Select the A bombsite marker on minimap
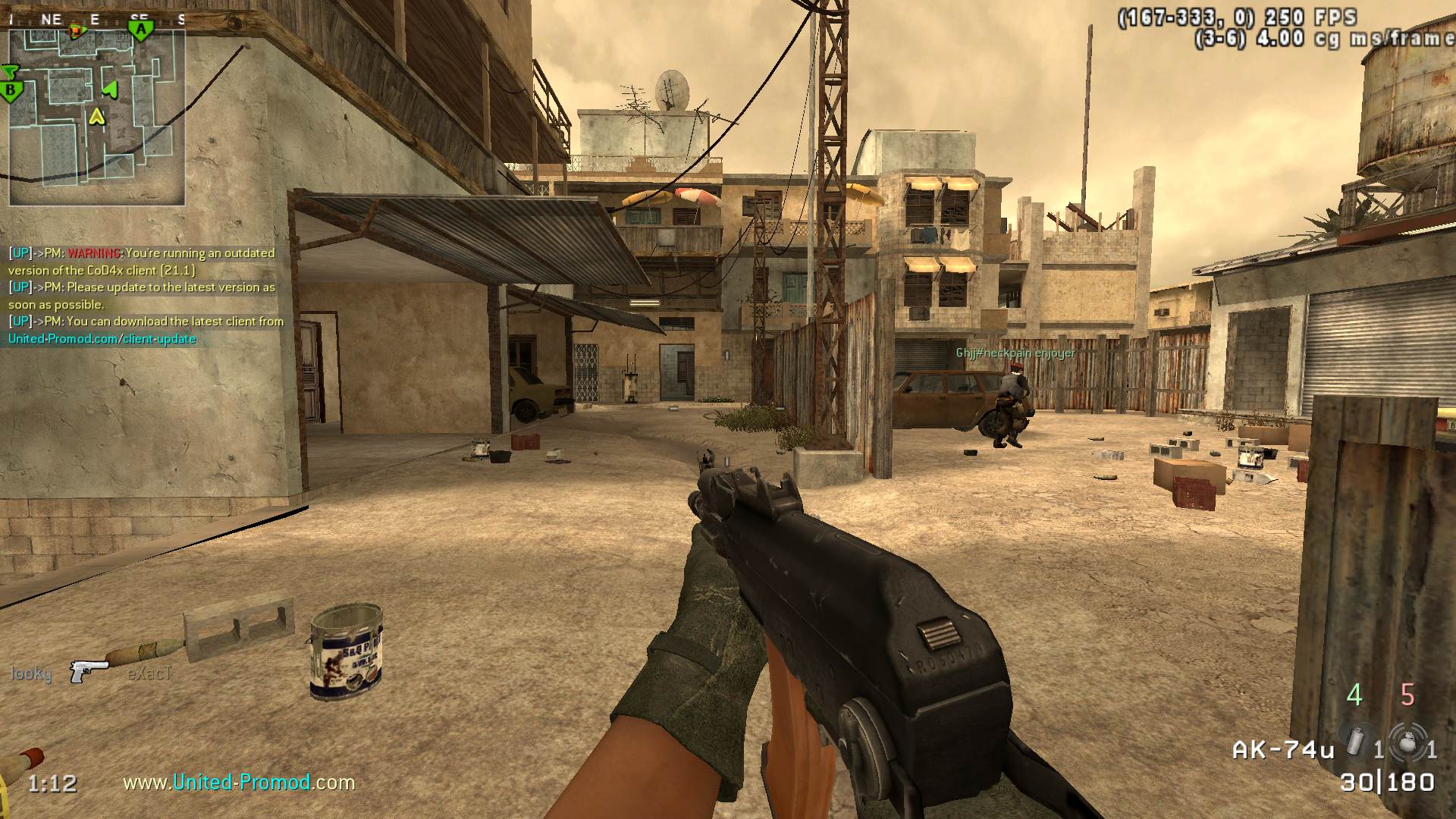 [x=140, y=30]
